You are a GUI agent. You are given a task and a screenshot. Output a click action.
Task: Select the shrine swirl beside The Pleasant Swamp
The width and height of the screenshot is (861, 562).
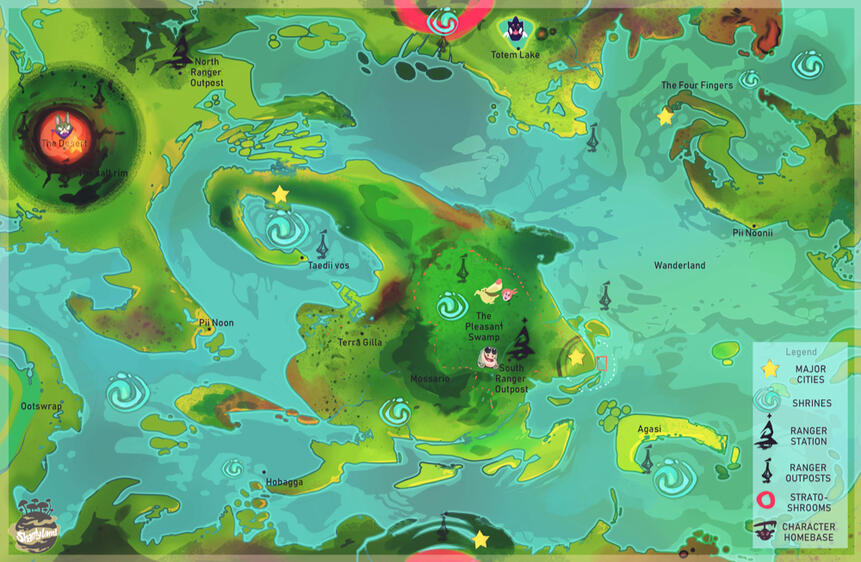tap(452, 306)
